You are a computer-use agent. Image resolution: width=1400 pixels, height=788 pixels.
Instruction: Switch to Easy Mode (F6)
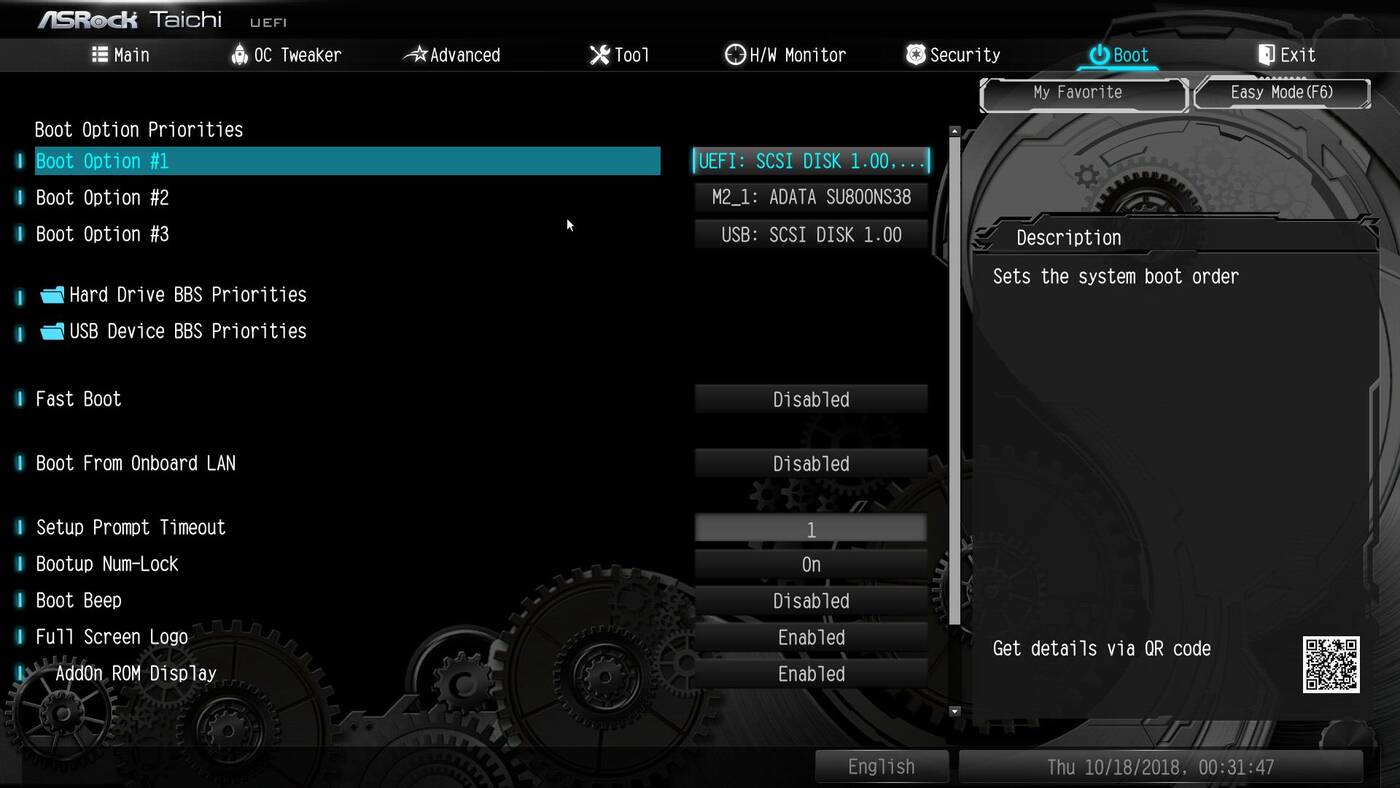click(1281, 93)
